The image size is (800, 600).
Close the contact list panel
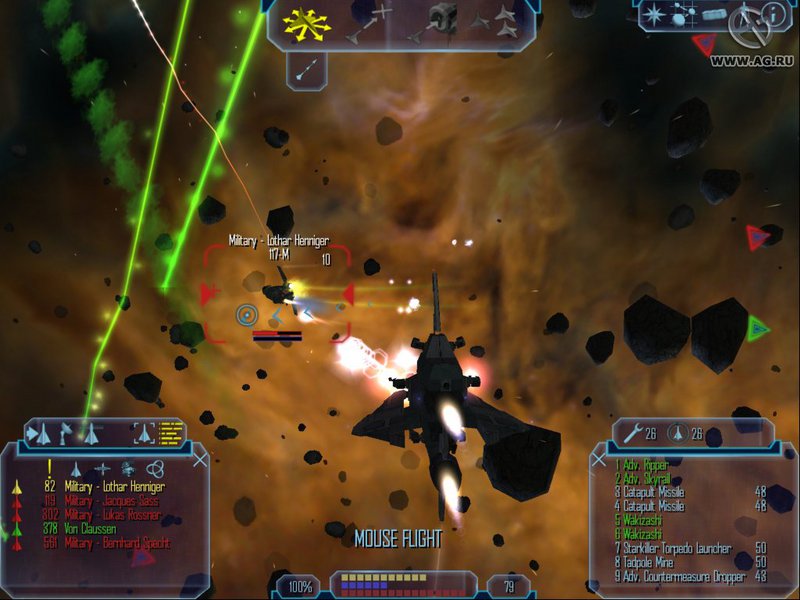coord(200,459)
